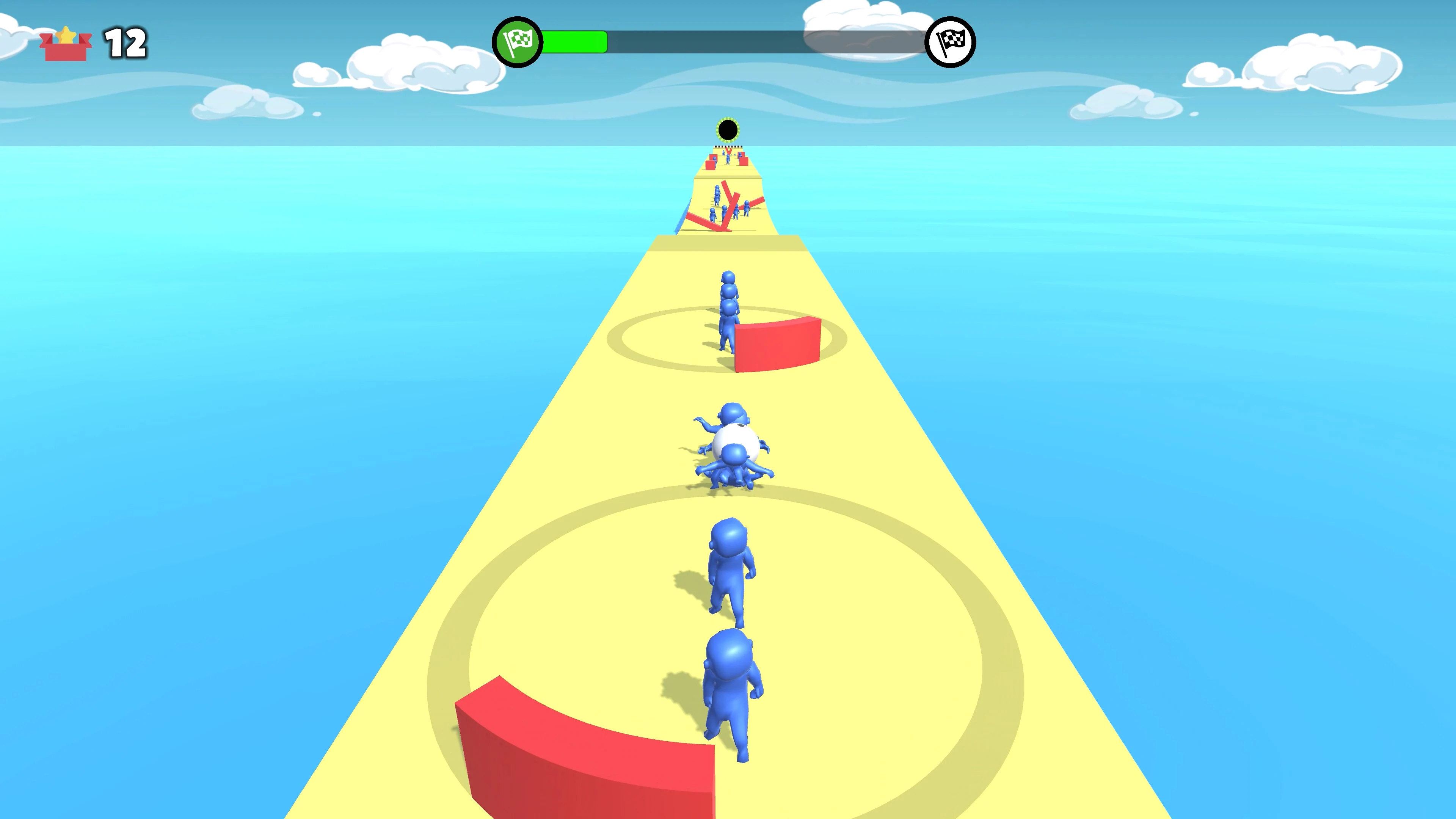Tap the black portal at the track's end

(x=728, y=130)
